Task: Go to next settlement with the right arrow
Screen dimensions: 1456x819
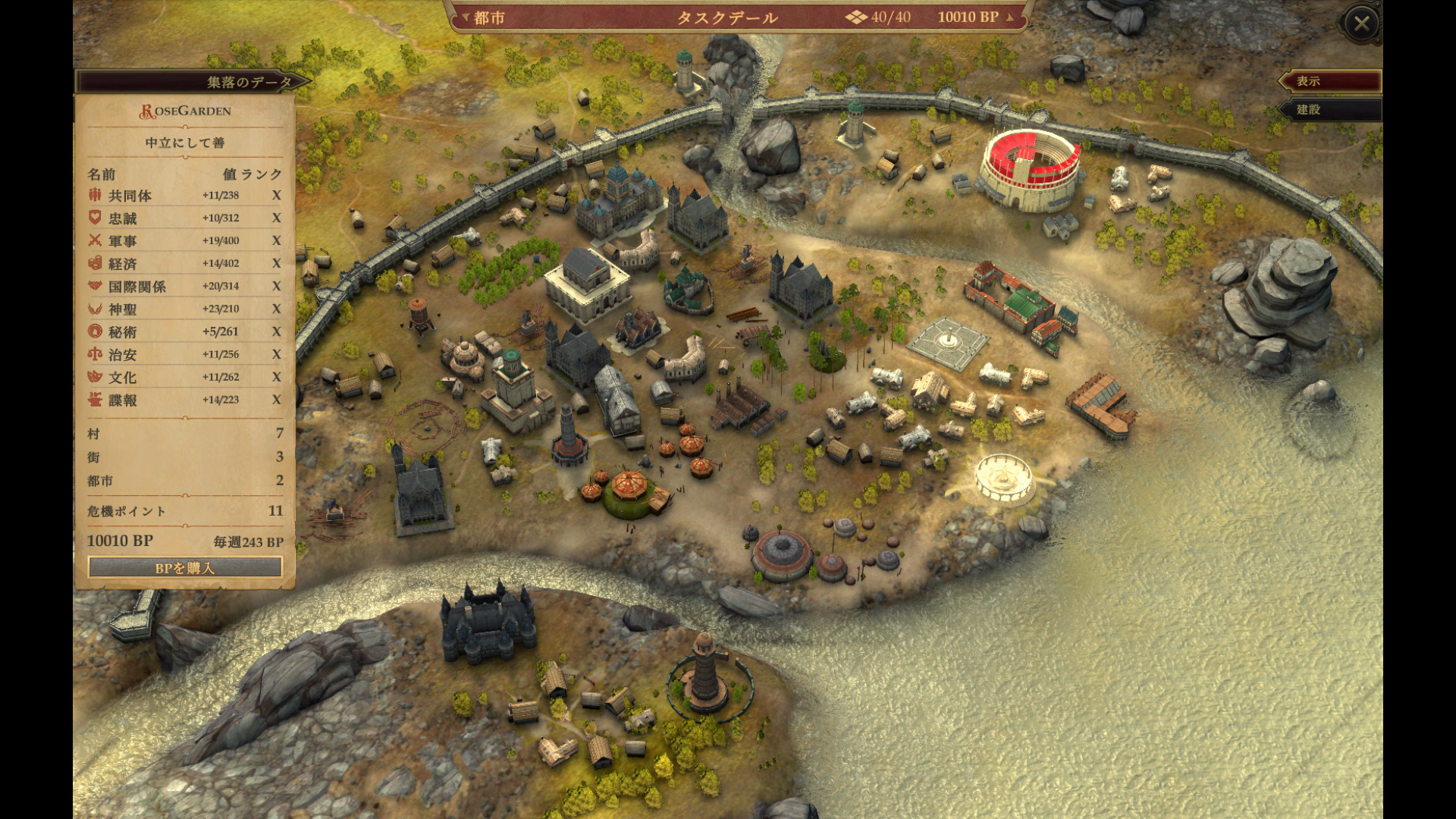Action: [x=1009, y=17]
